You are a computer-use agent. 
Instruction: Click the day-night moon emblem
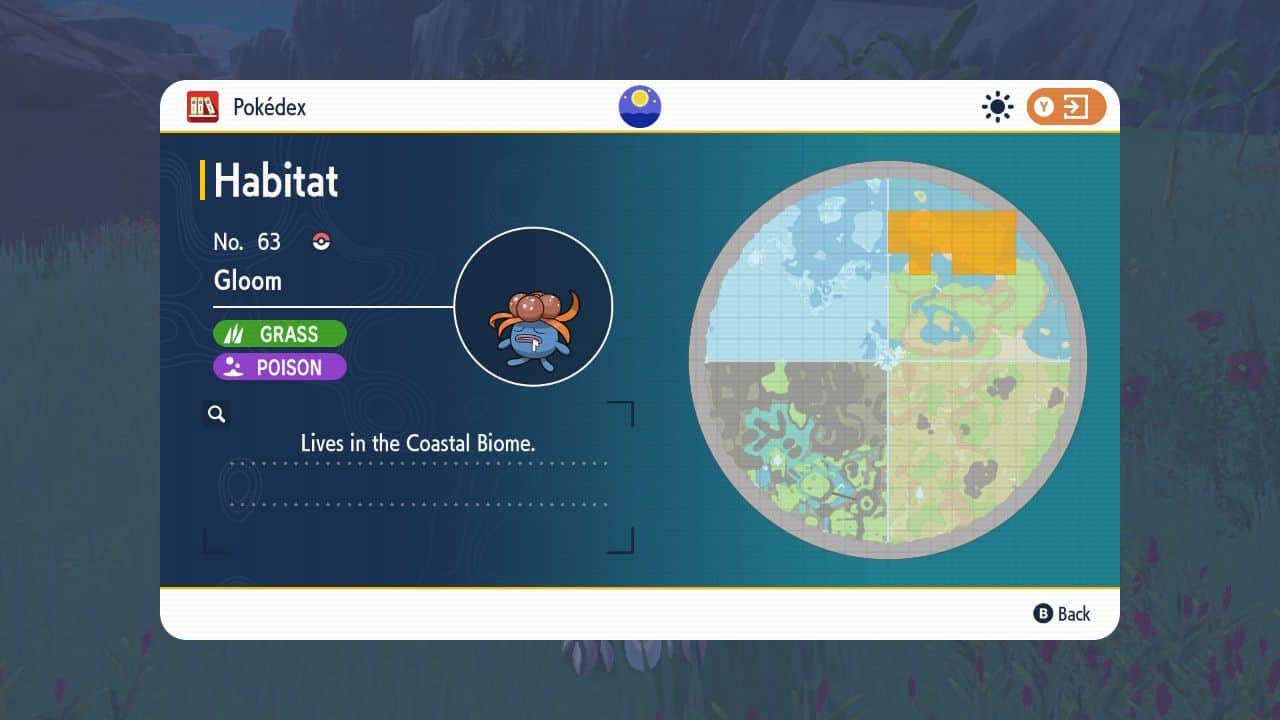point(640,107)
